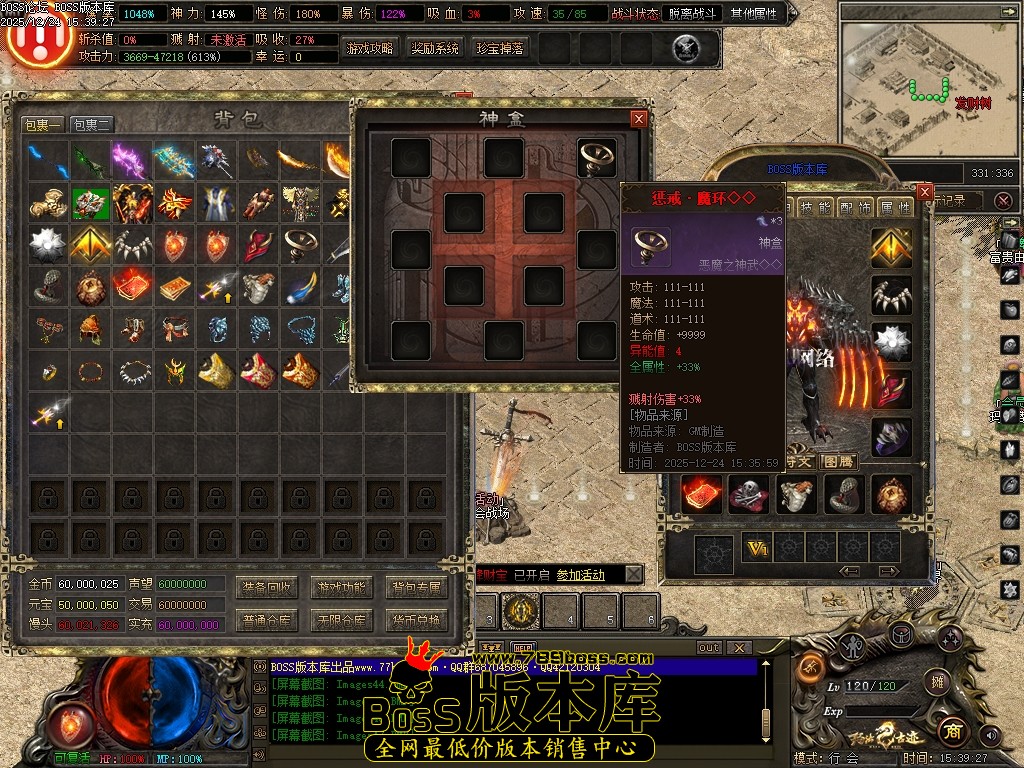Switch to the 包裹二 bag tab

92,125
